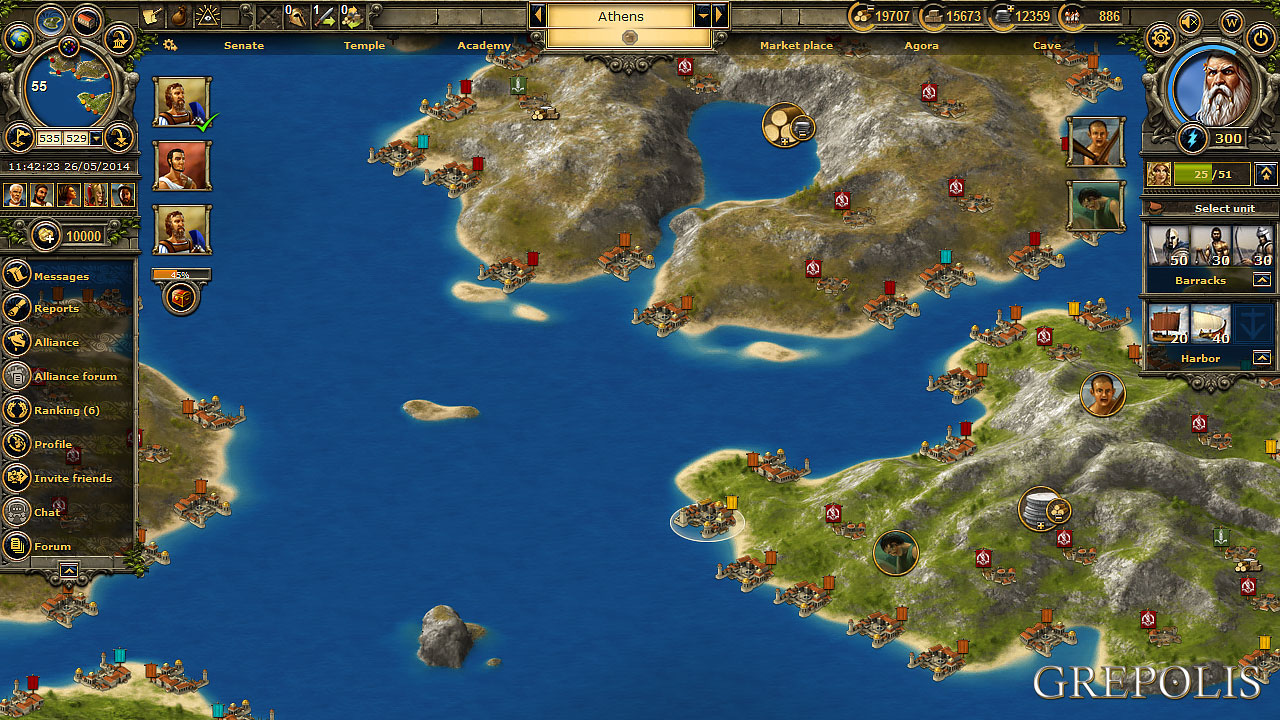Click the 45% progress bar
1280x720 pixels.
click(180, 273)
